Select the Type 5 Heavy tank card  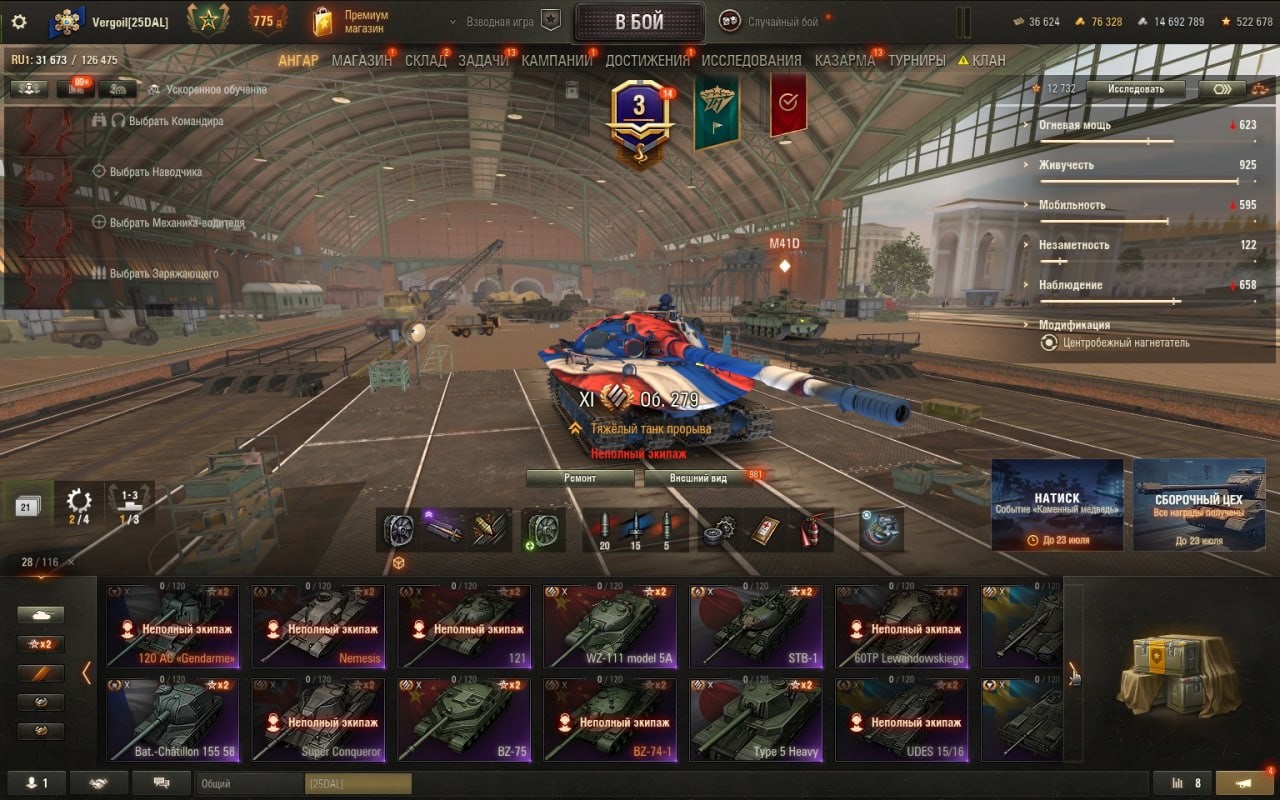tap(755, 720)
